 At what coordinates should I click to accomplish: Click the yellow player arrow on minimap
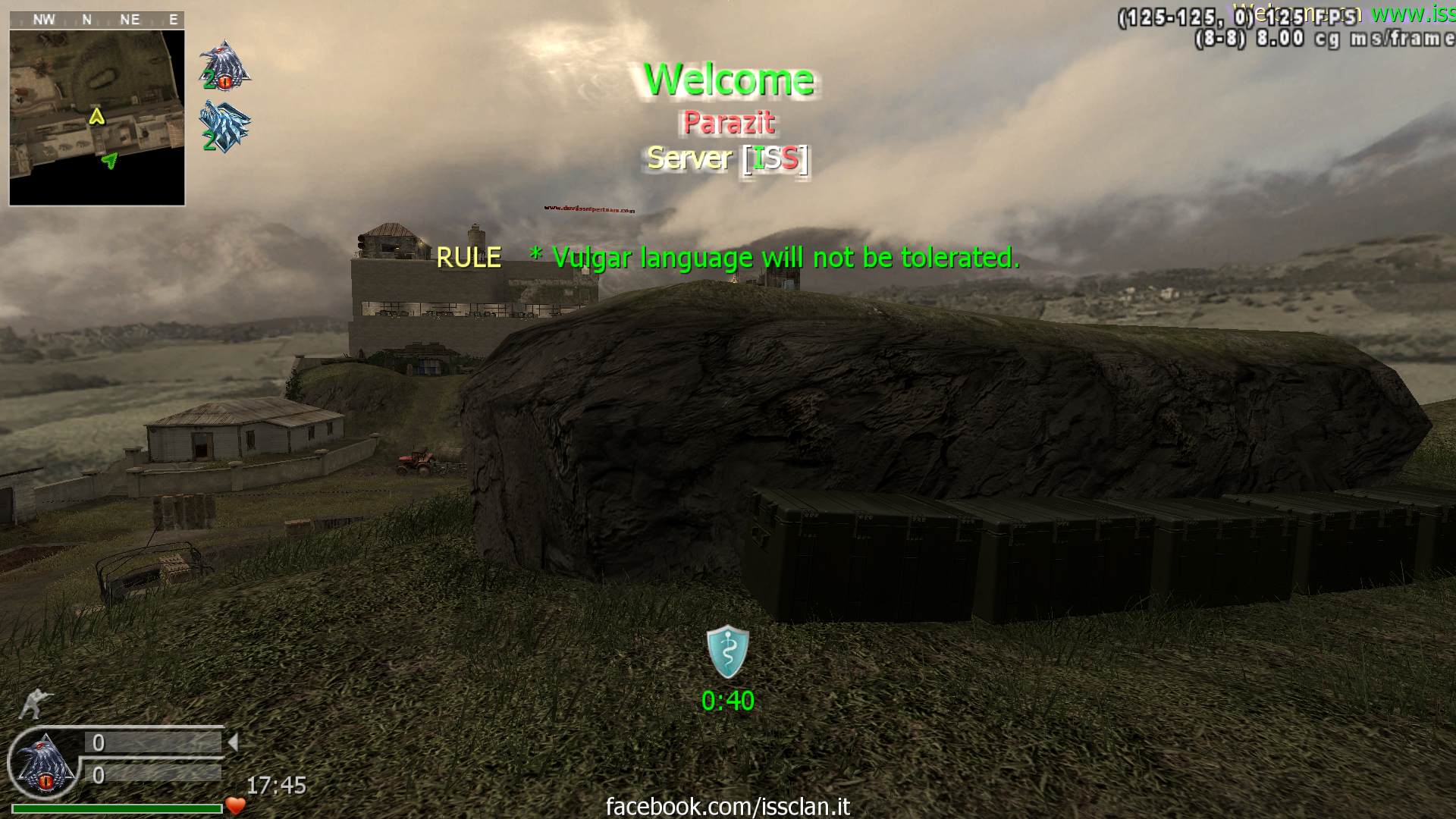pyautogui.click(x=96, y=117)
